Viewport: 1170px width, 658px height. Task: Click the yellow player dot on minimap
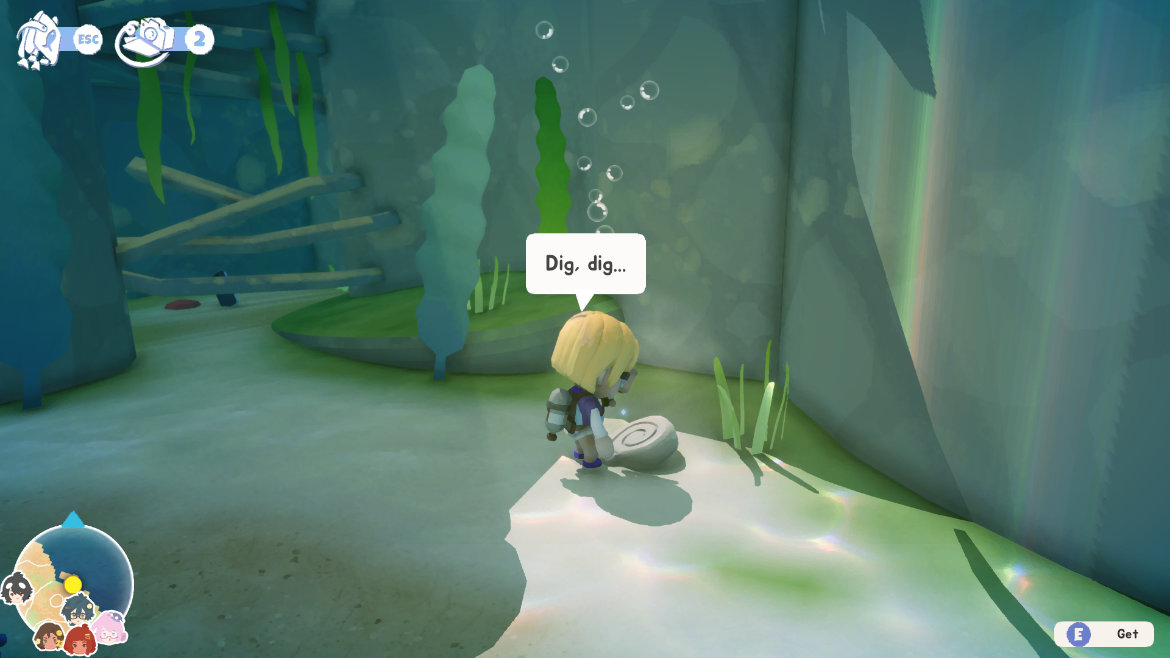click(x=73, y=583)
